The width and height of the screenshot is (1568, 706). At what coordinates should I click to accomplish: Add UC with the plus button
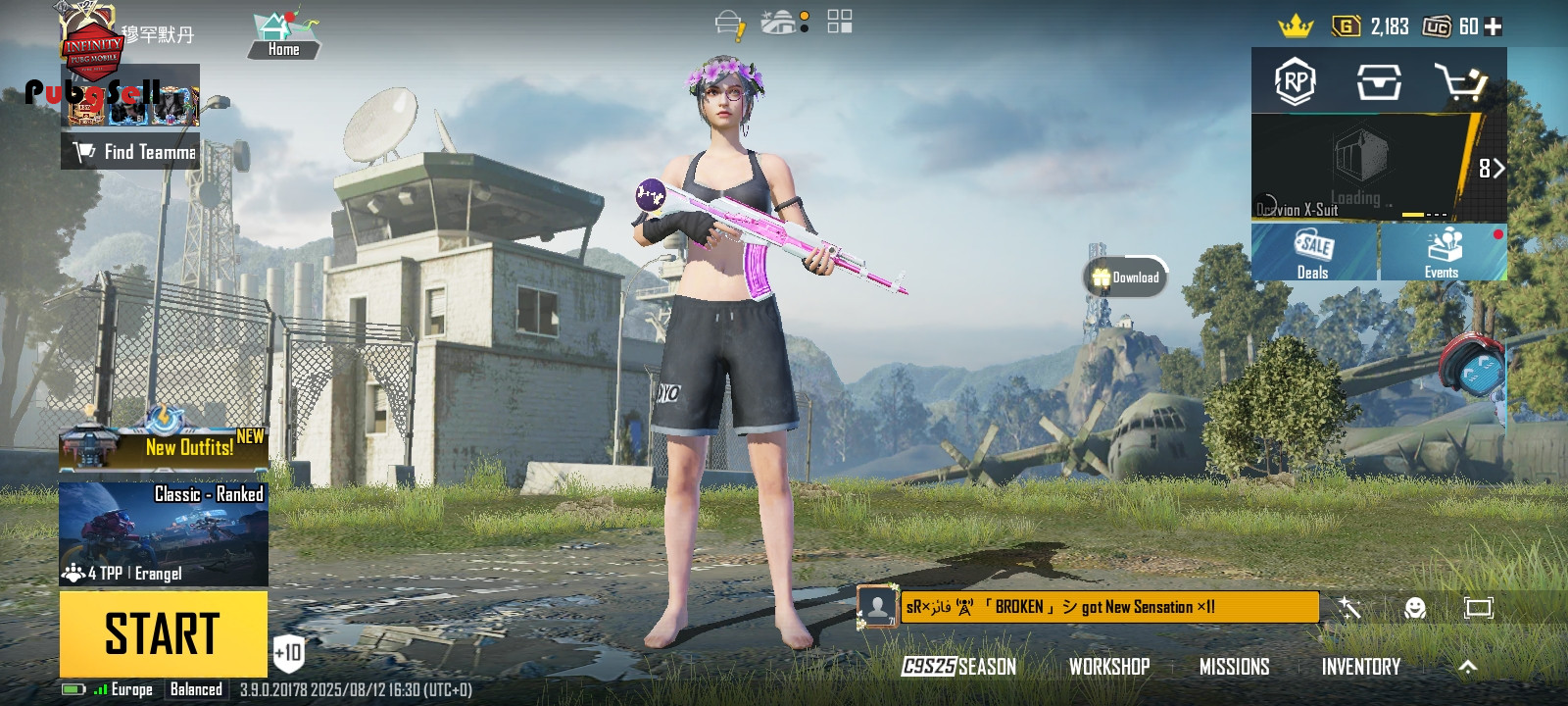pyautogui.click(x=1494, y=26)
